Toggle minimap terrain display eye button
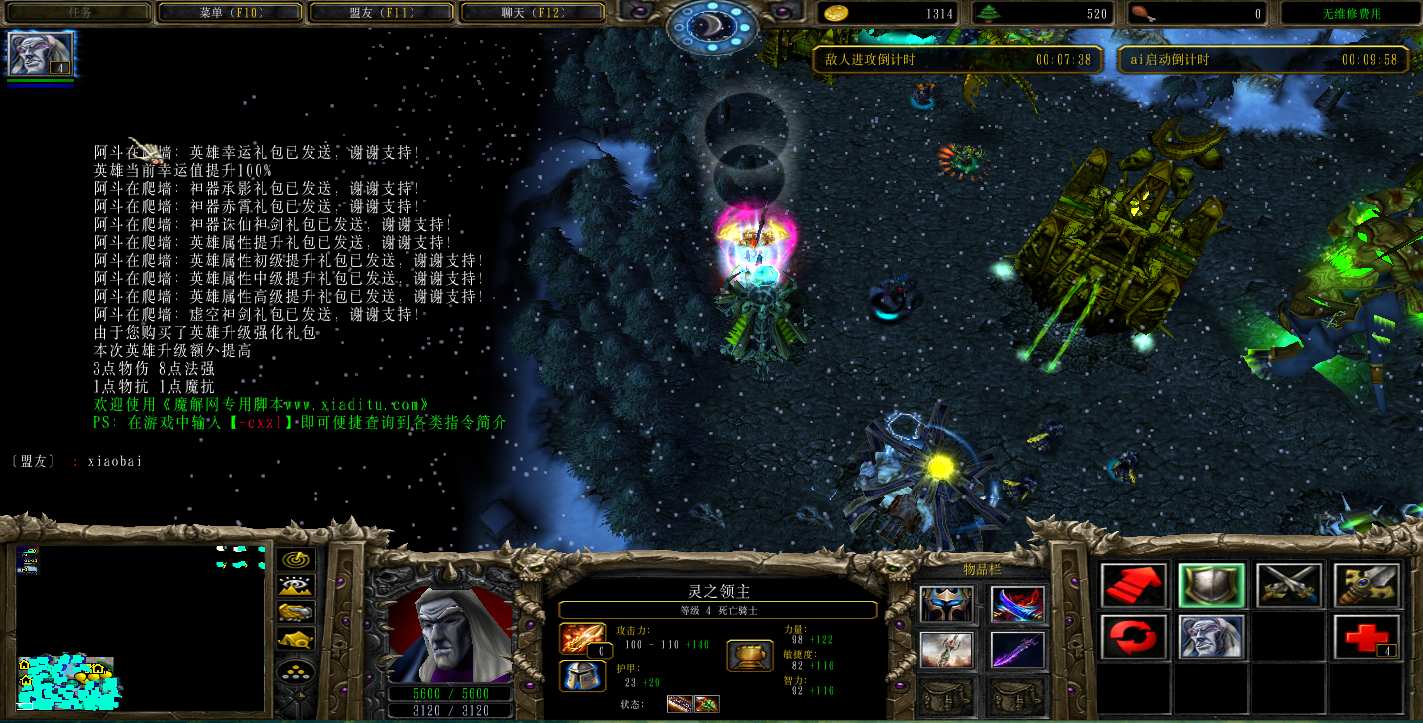Screen dimensions: 1423x723 point(296,587)
